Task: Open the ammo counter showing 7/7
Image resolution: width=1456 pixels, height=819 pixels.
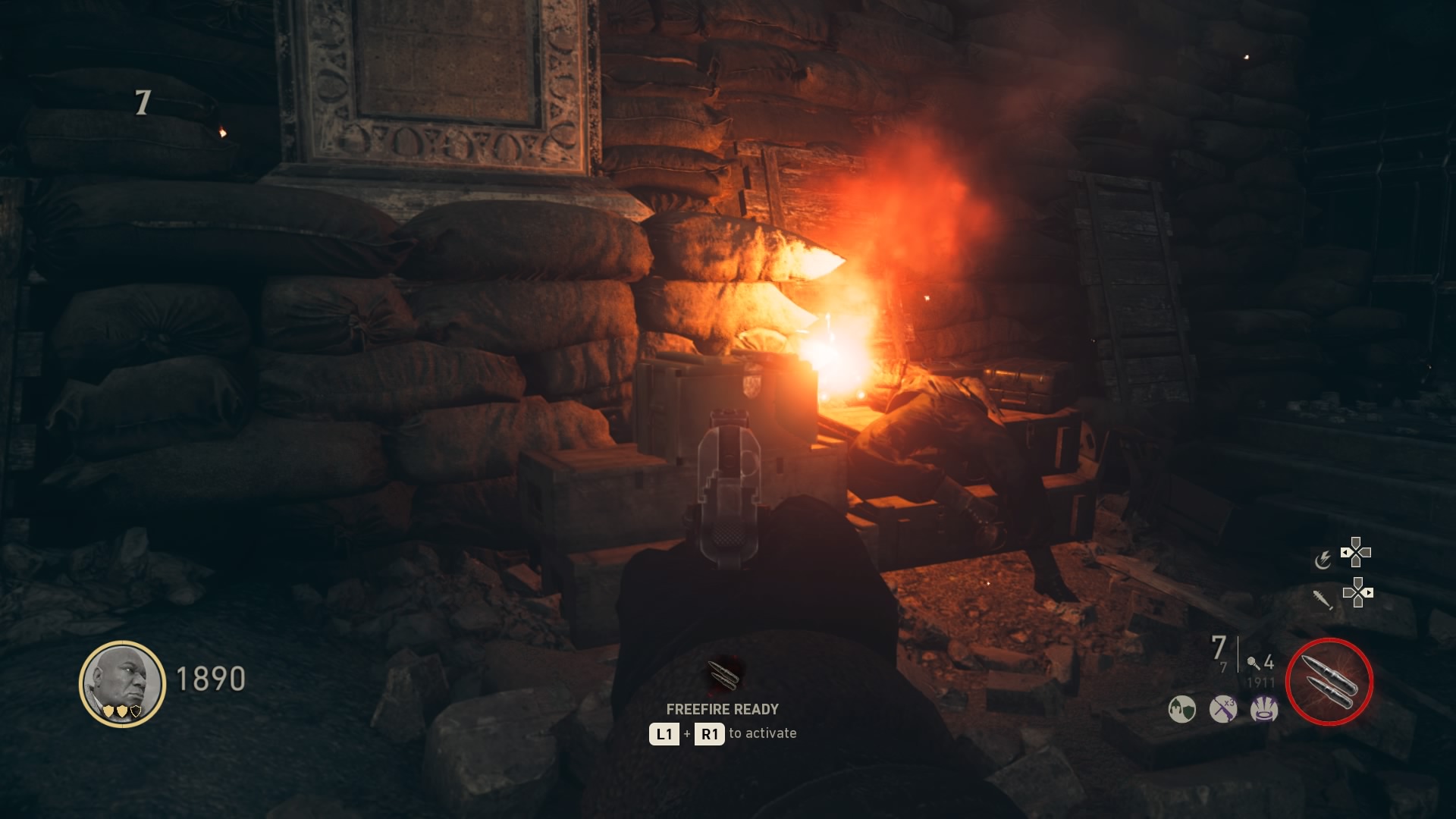Action: tap(1219, 652)
